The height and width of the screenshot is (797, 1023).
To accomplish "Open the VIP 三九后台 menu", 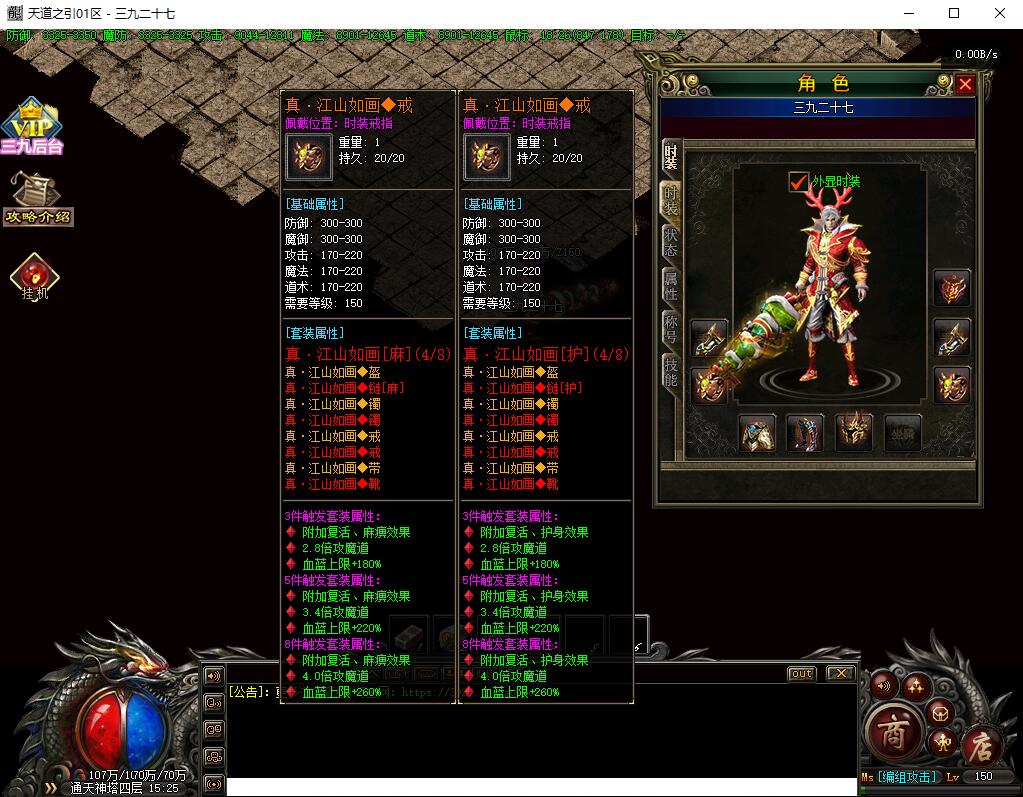I will pos(32,127).
